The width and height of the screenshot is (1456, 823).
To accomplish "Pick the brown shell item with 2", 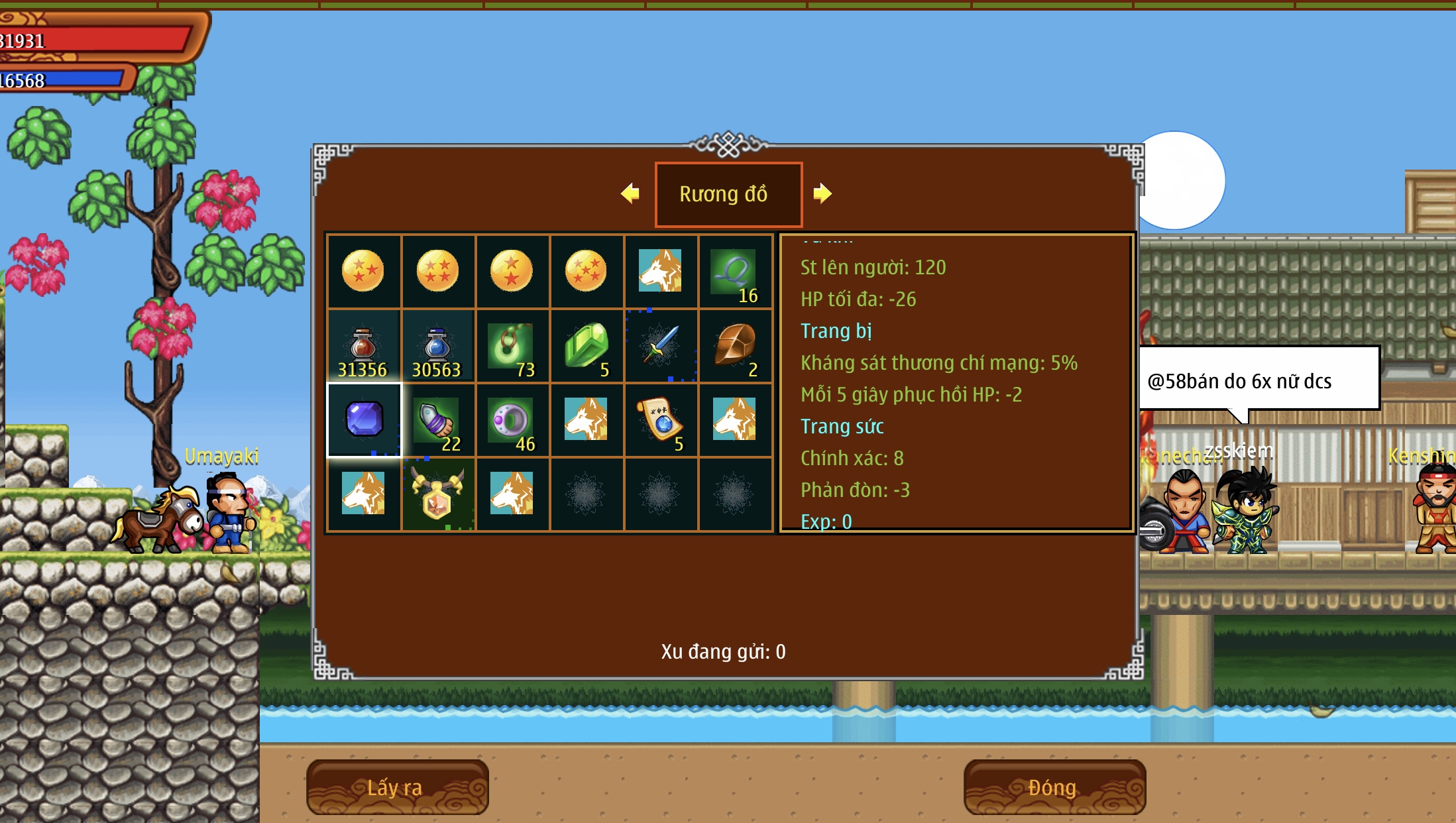I will (735, 346).
